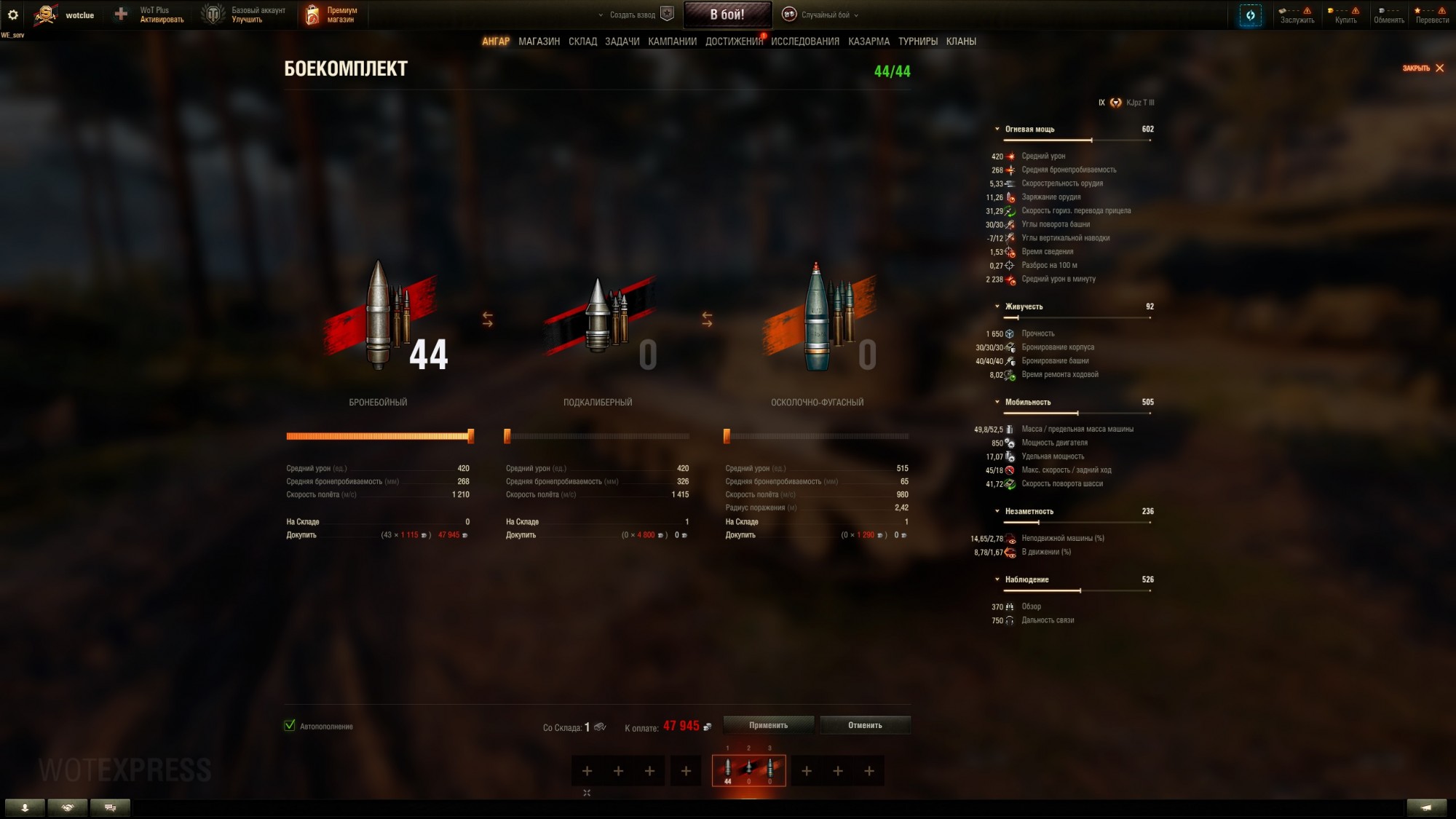The image size is (1456, 819).
Task: Click the В бой! button
Action: pyautogui.click(x=727, y=15)
